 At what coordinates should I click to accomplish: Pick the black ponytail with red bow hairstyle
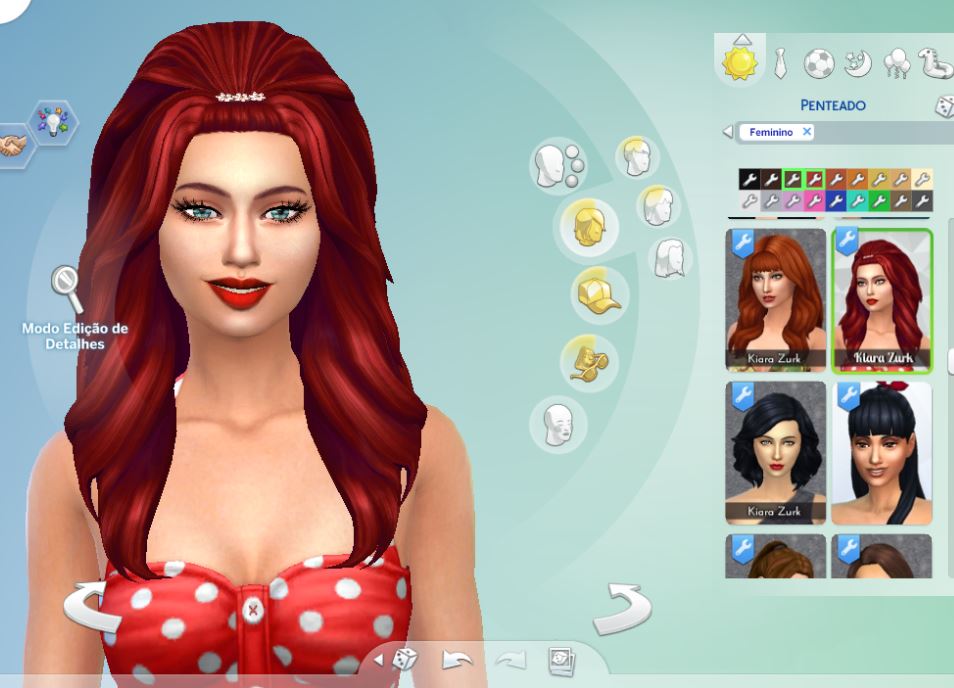[x=881, y=452]
